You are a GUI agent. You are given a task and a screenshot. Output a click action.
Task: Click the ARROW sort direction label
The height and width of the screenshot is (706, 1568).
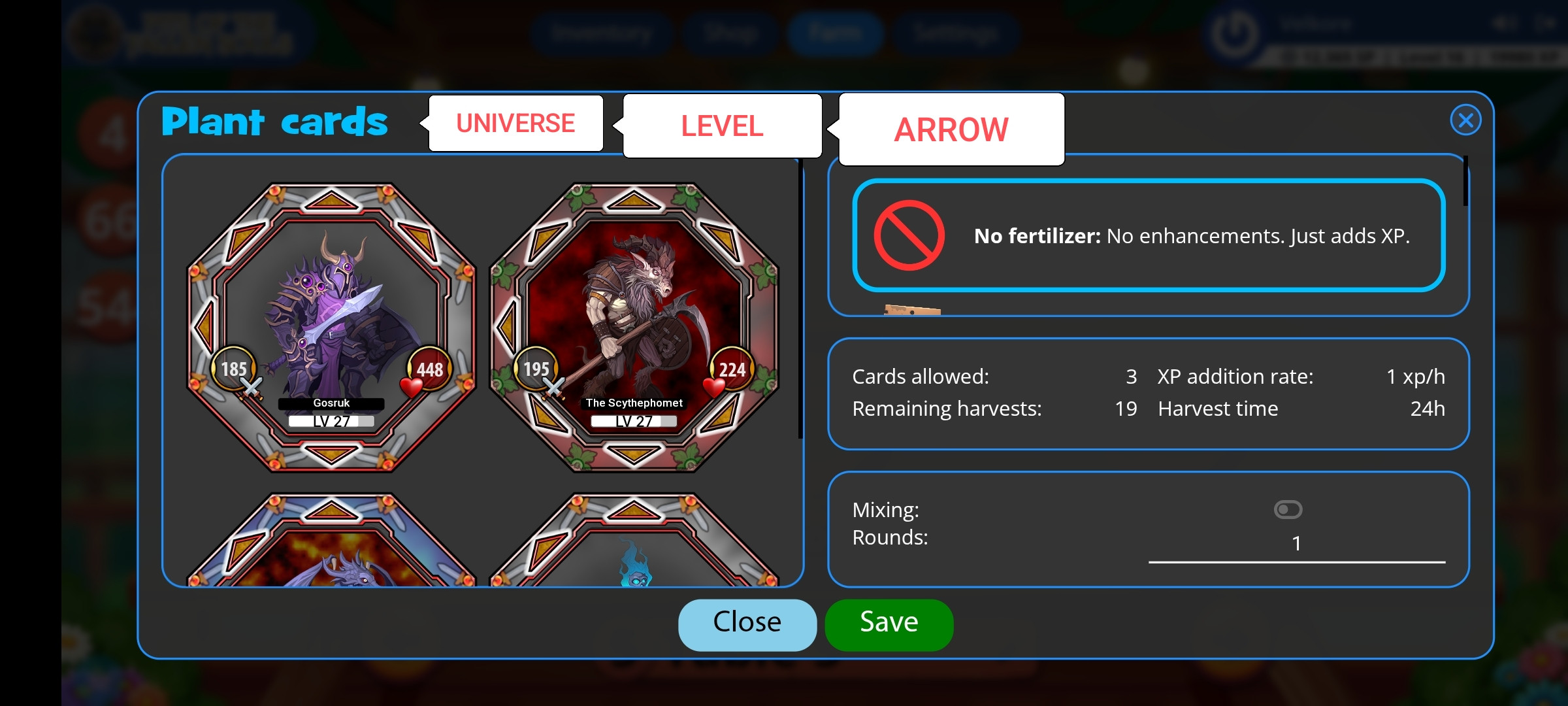(951, 129)
